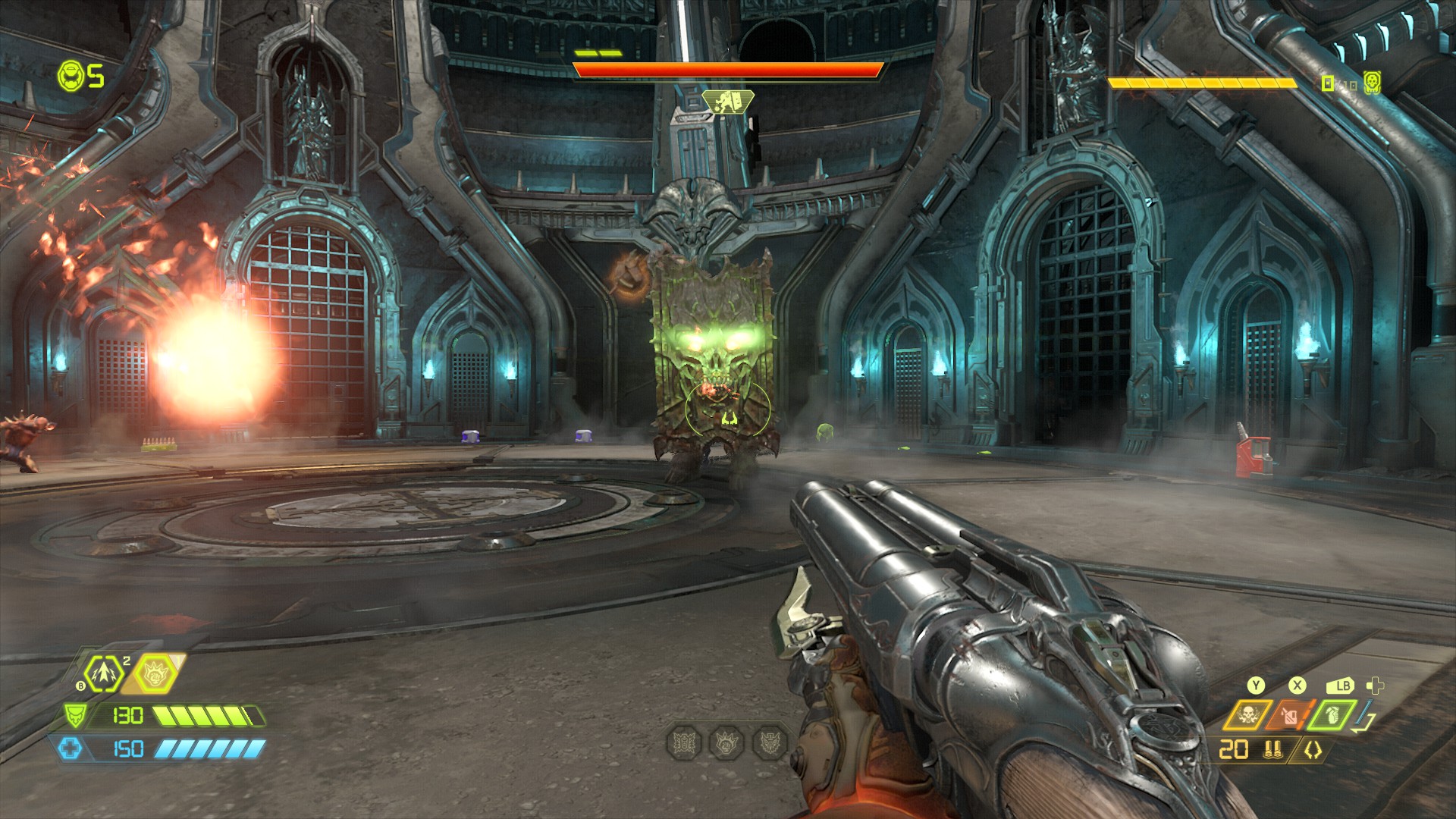Click the boss shield emblem under the health bar

[727, 101]
